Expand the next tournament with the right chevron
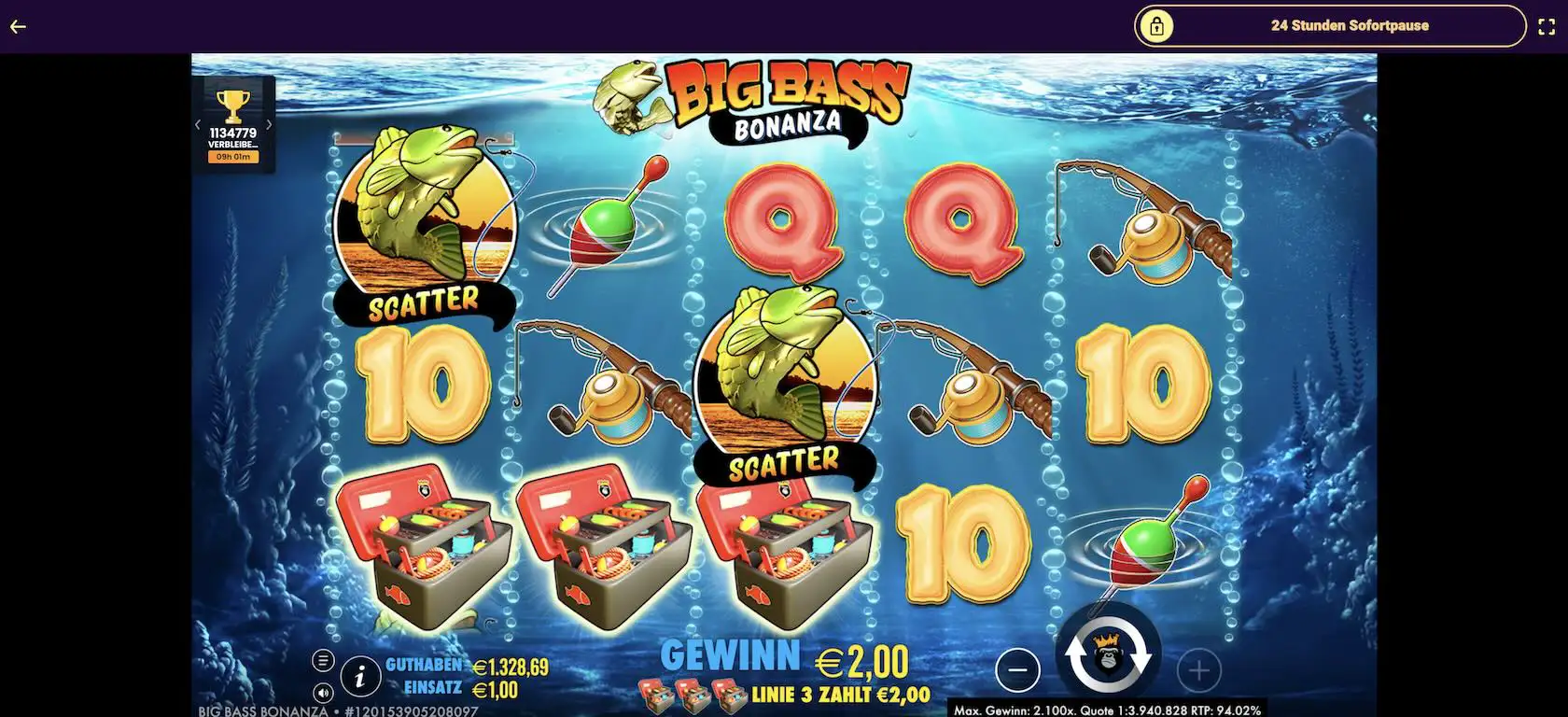Screen dimensions: 1568x717 tap(270, 122)
